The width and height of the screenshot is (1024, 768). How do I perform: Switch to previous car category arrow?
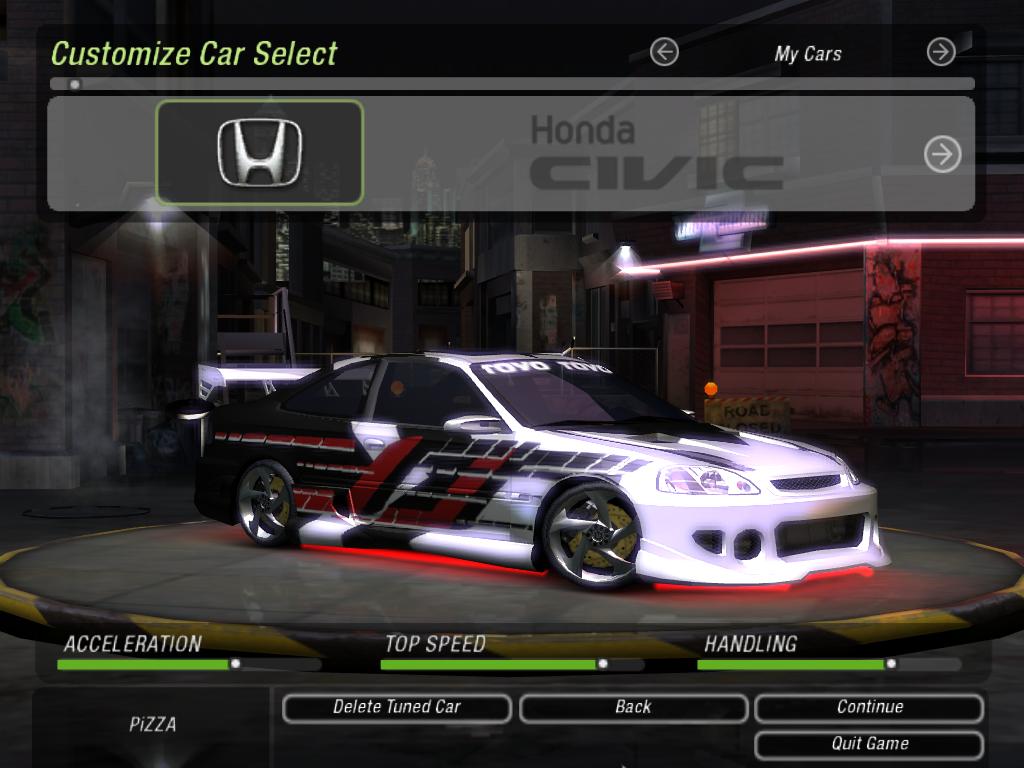click(x=664, y=52)
